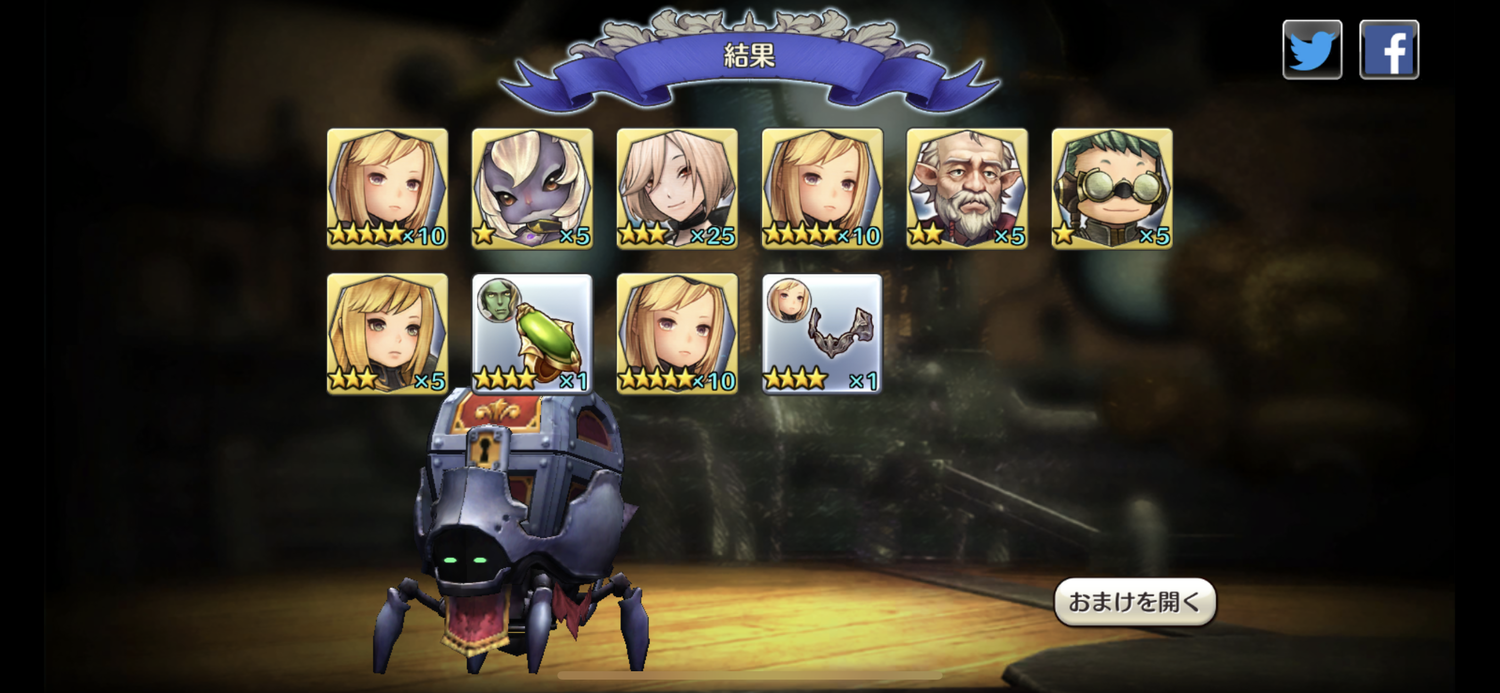Share the results on Twitter

[x=1312, y=49]
